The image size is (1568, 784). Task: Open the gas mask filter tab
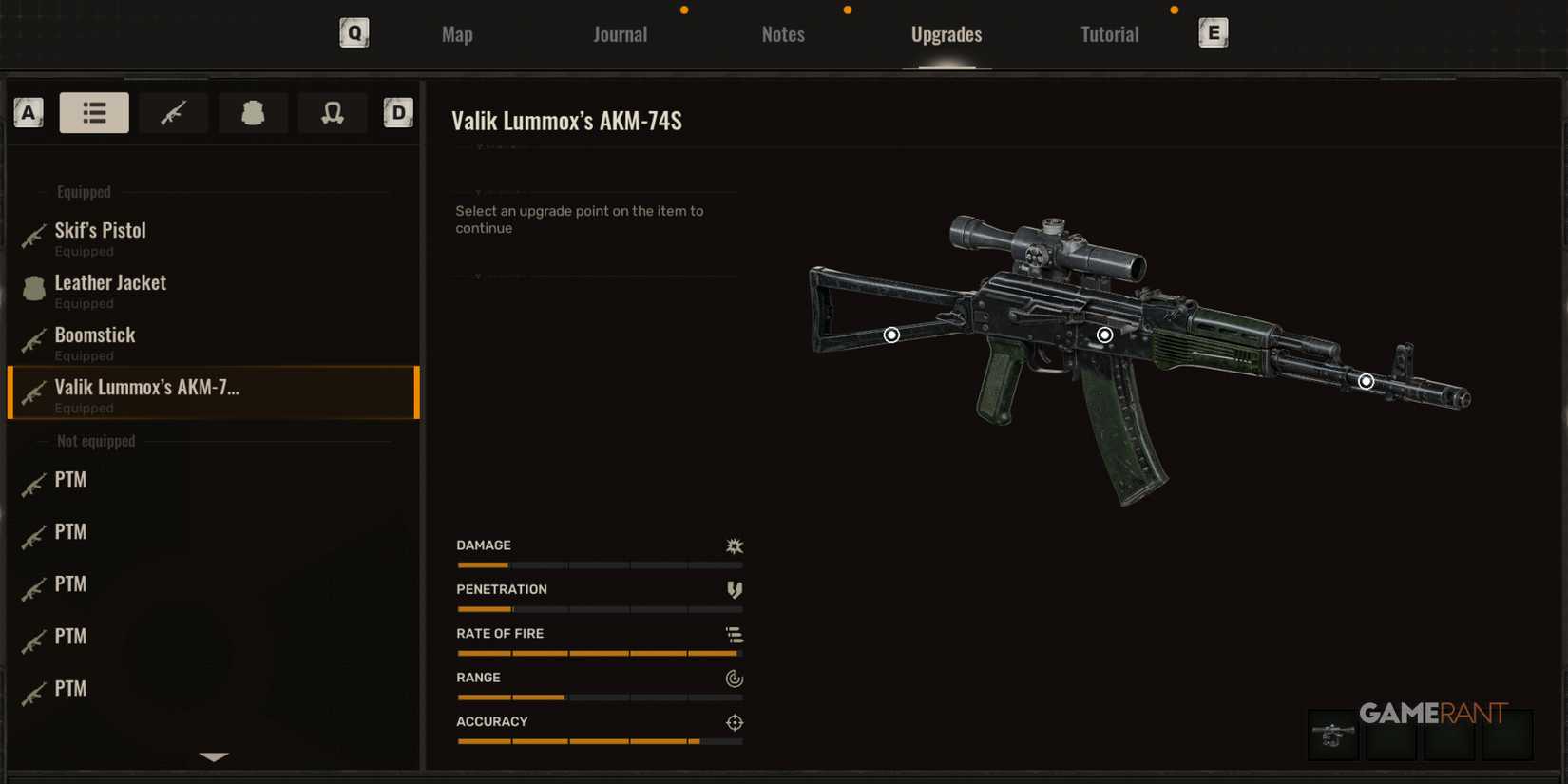(x=333, y=112)
